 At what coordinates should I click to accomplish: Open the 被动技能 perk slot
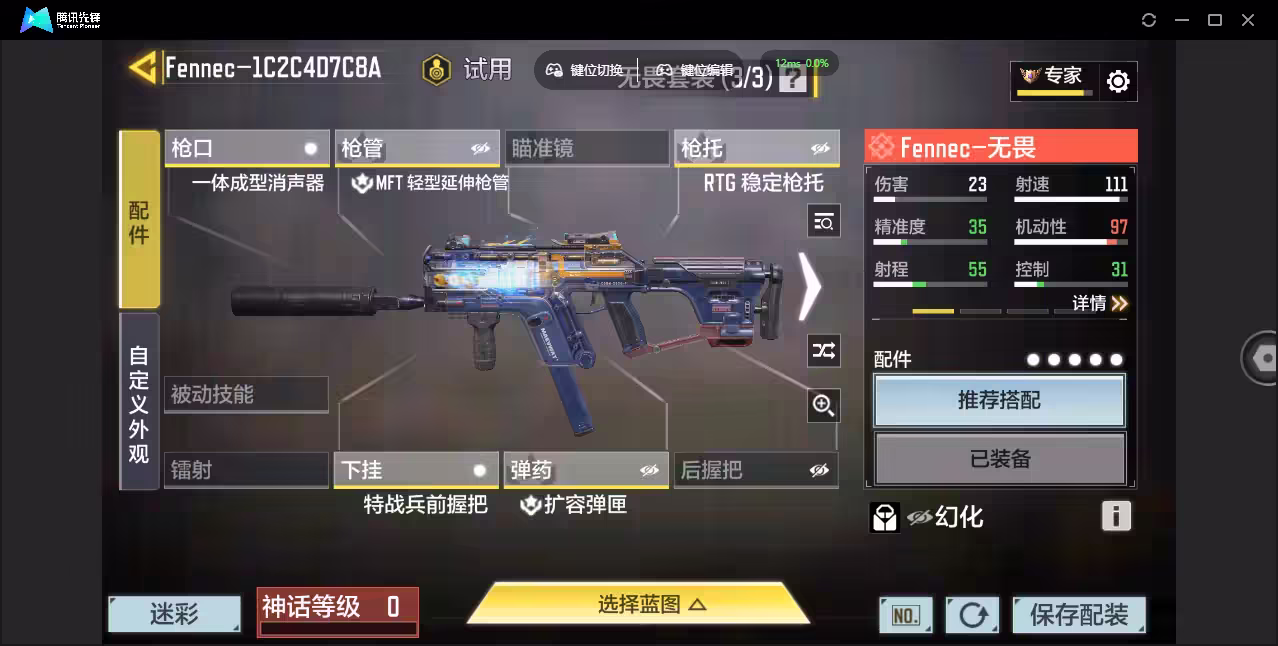pos(246,395)
